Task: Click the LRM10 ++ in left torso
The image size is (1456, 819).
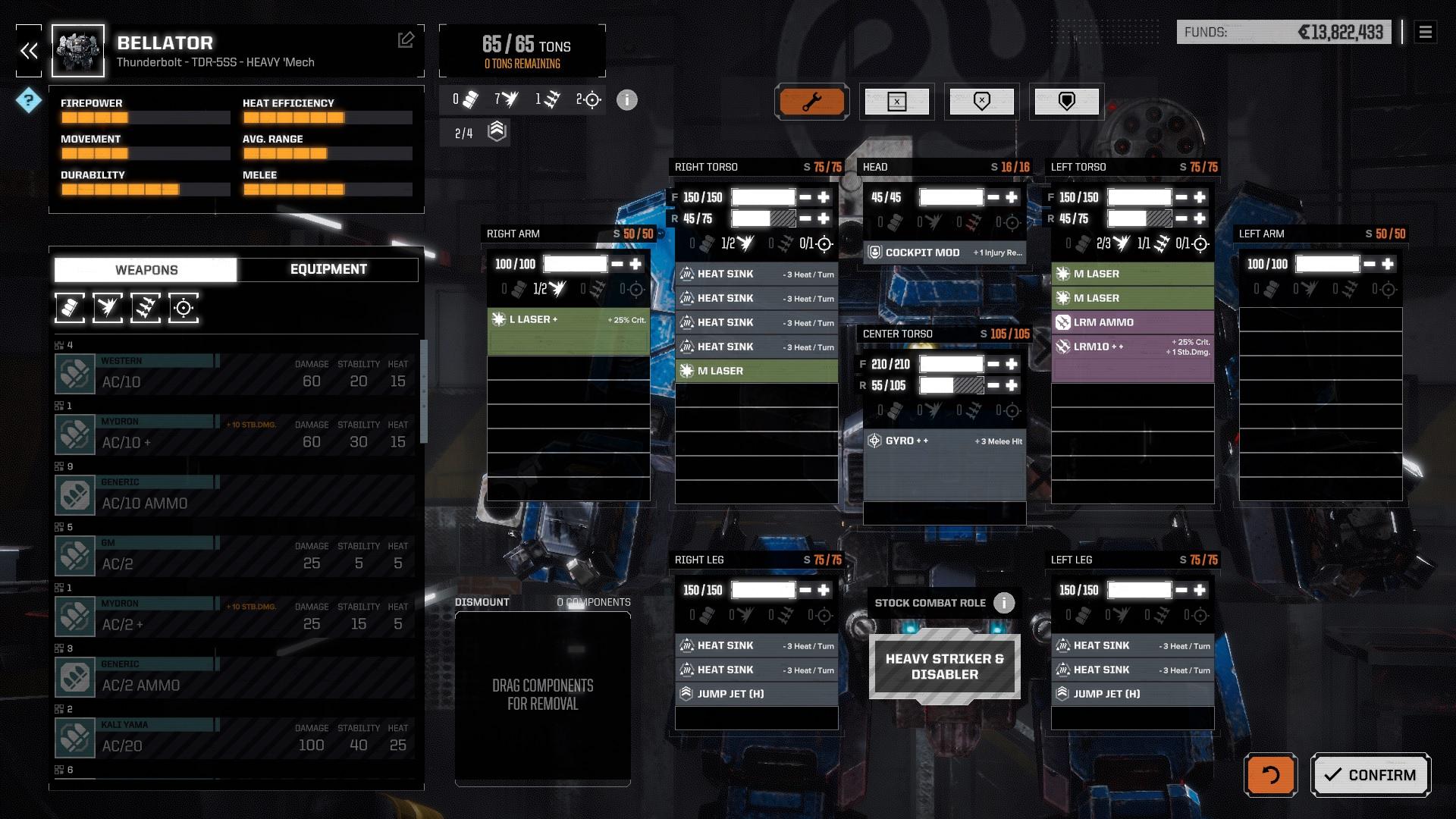Action: [1132, 347]
